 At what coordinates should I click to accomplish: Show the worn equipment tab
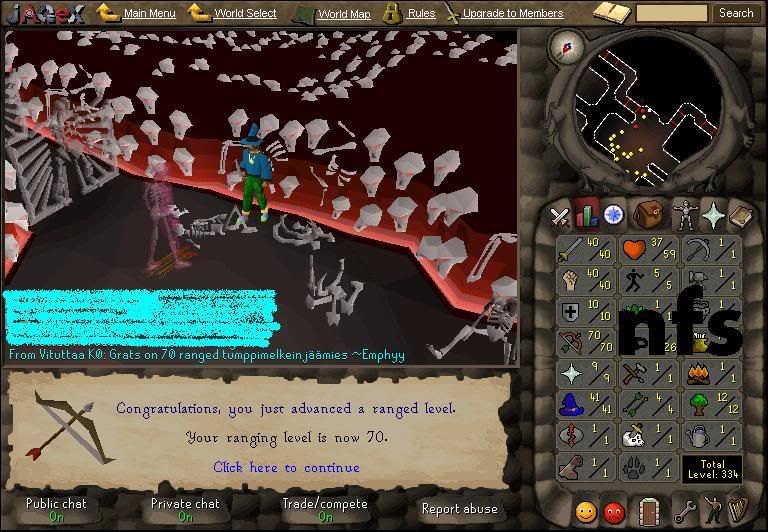coord(685,214)
